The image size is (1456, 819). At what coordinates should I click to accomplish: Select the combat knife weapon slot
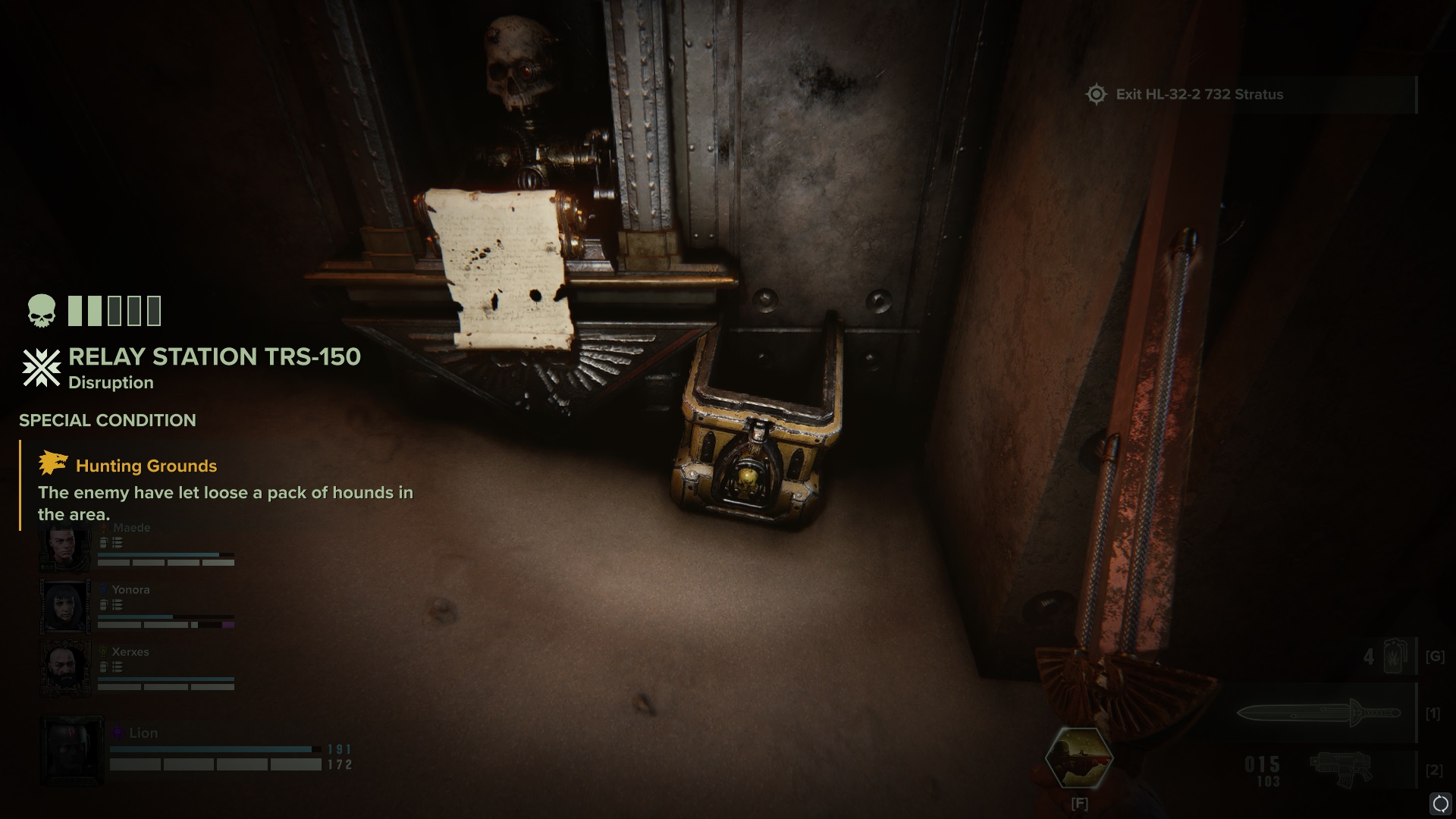1319,714
